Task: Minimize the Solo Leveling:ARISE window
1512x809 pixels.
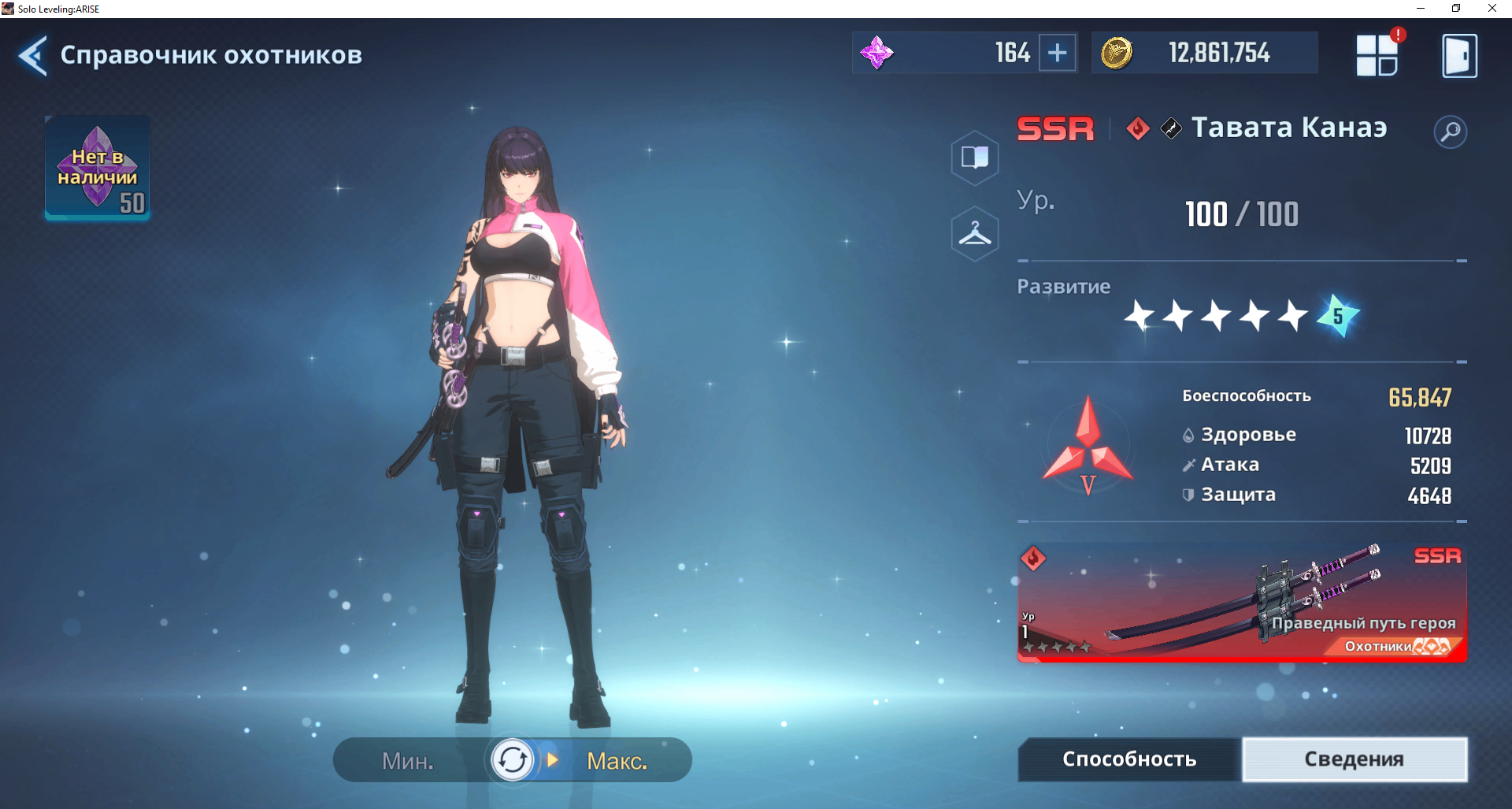Action: pyautogui.click(x=1421, y=9)
